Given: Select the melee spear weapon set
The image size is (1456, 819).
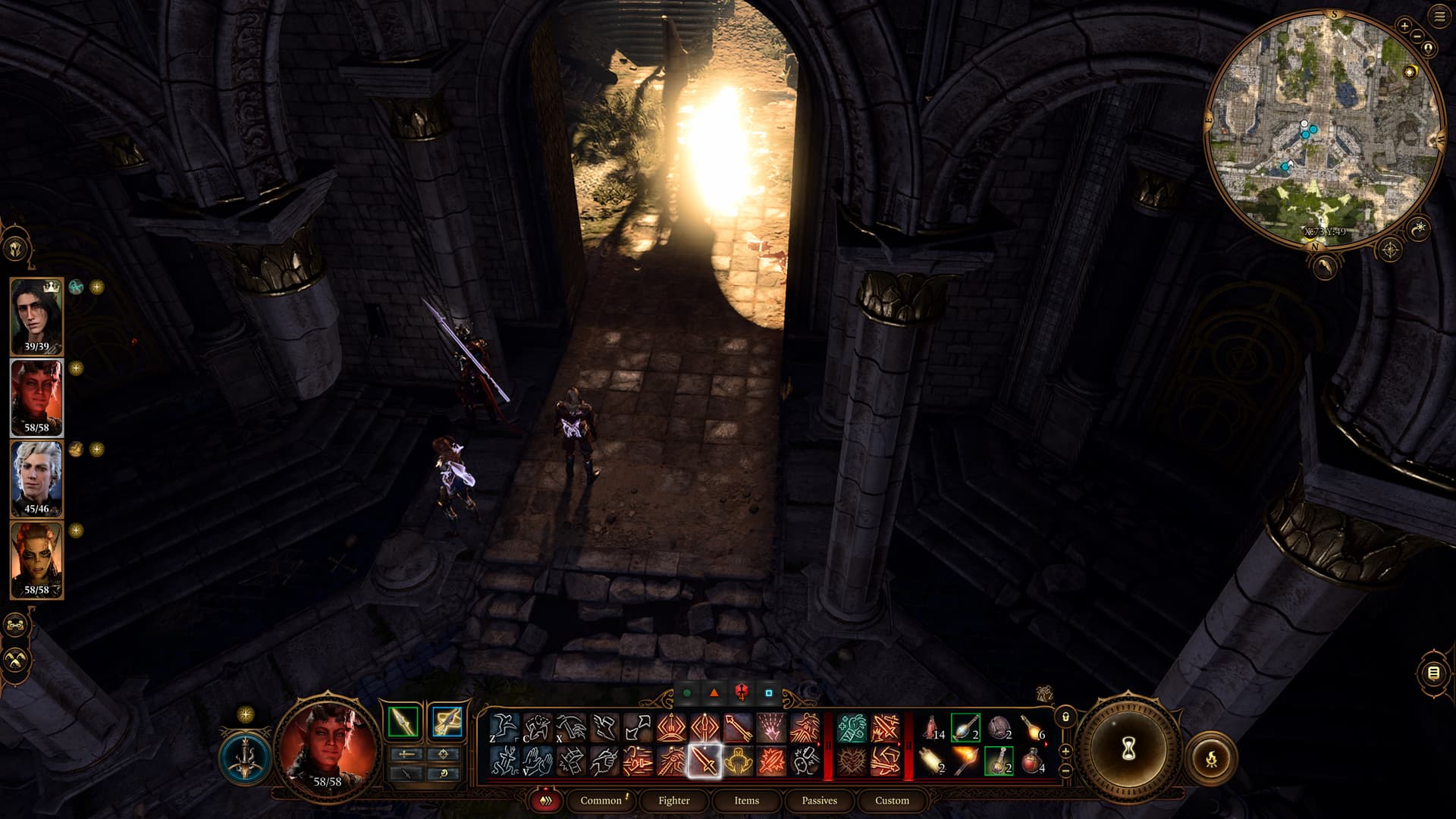Looking at the screenshot, I should tap(403, 721).
